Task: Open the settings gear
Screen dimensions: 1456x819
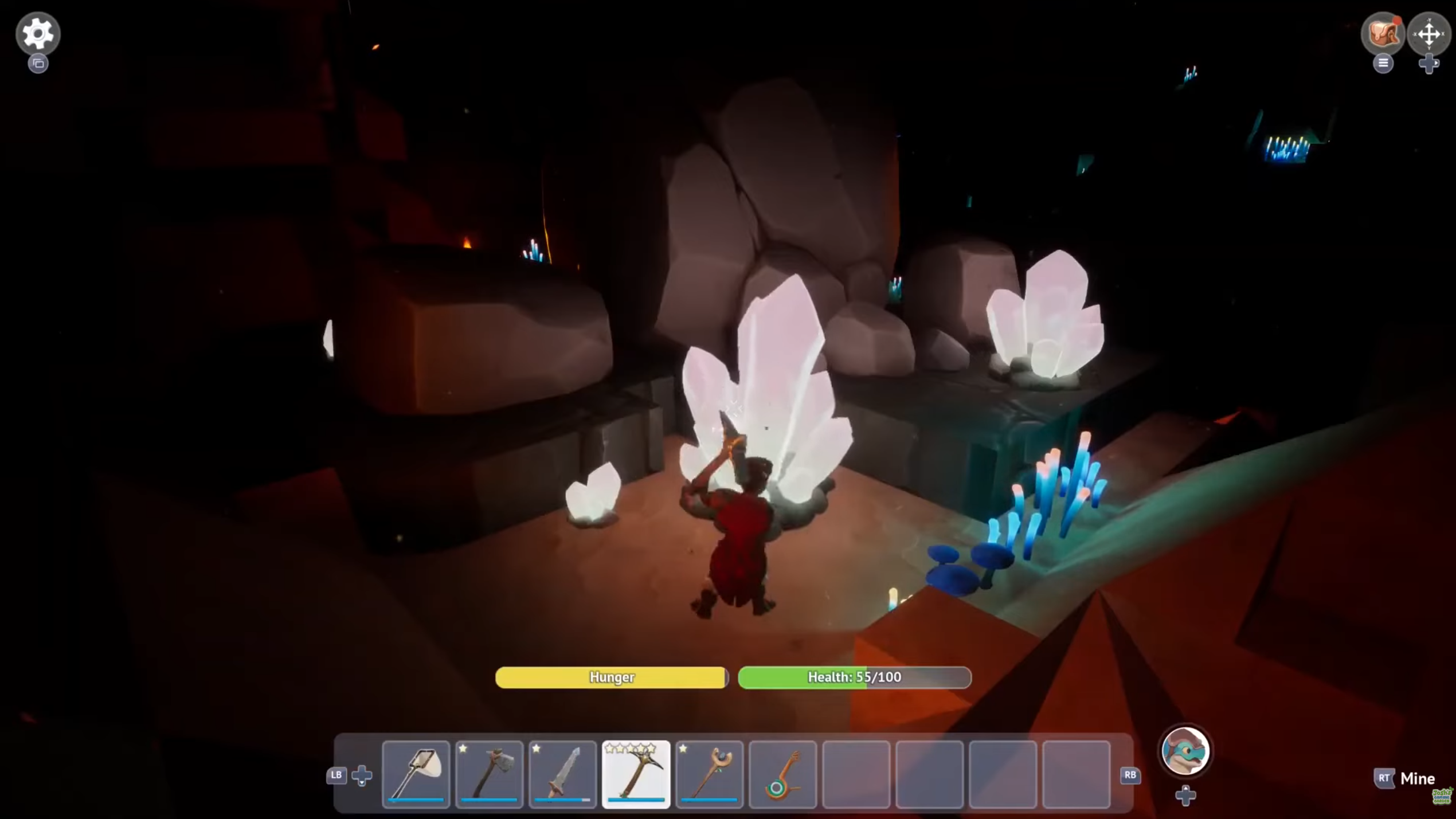Action: pyautogui.click(x=38, y=33)
